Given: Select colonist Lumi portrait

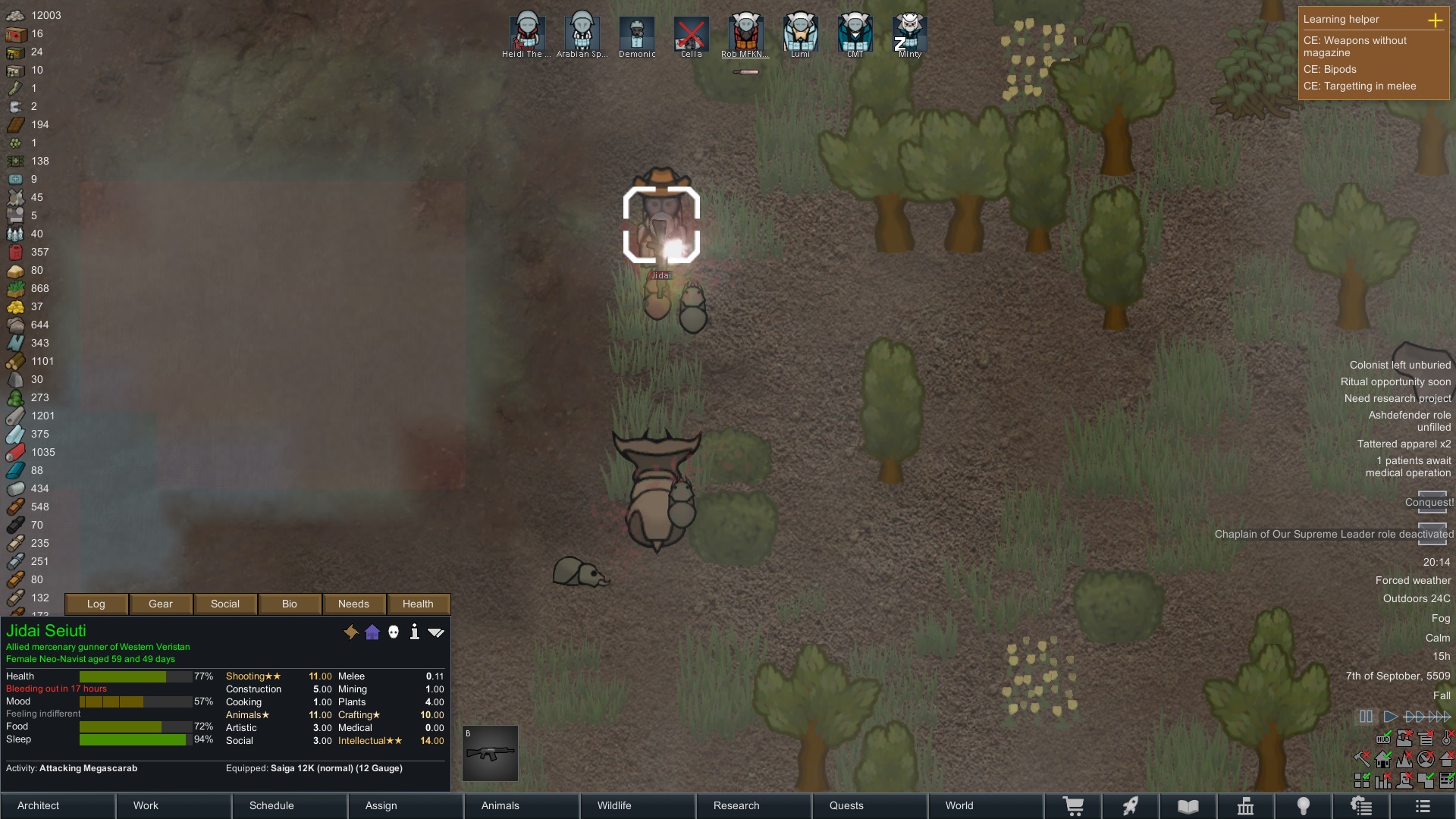Looking at the screenshot, I should [x=800, y=34].
